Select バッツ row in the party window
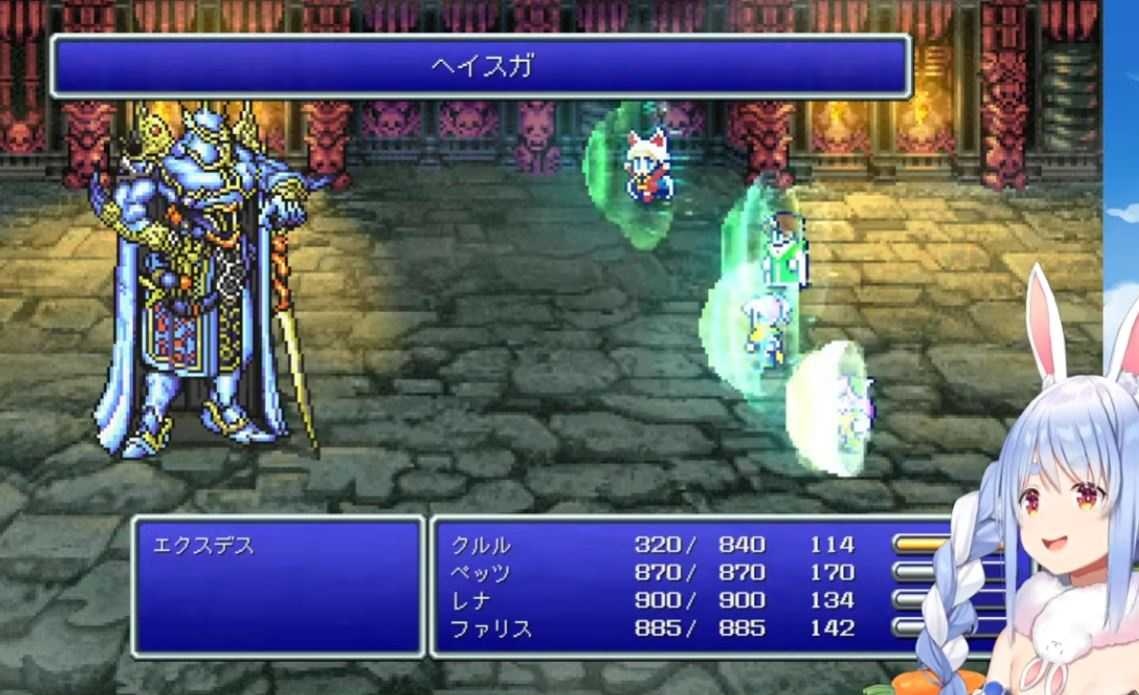1139x695 pixels. click(x=481, y=573)
